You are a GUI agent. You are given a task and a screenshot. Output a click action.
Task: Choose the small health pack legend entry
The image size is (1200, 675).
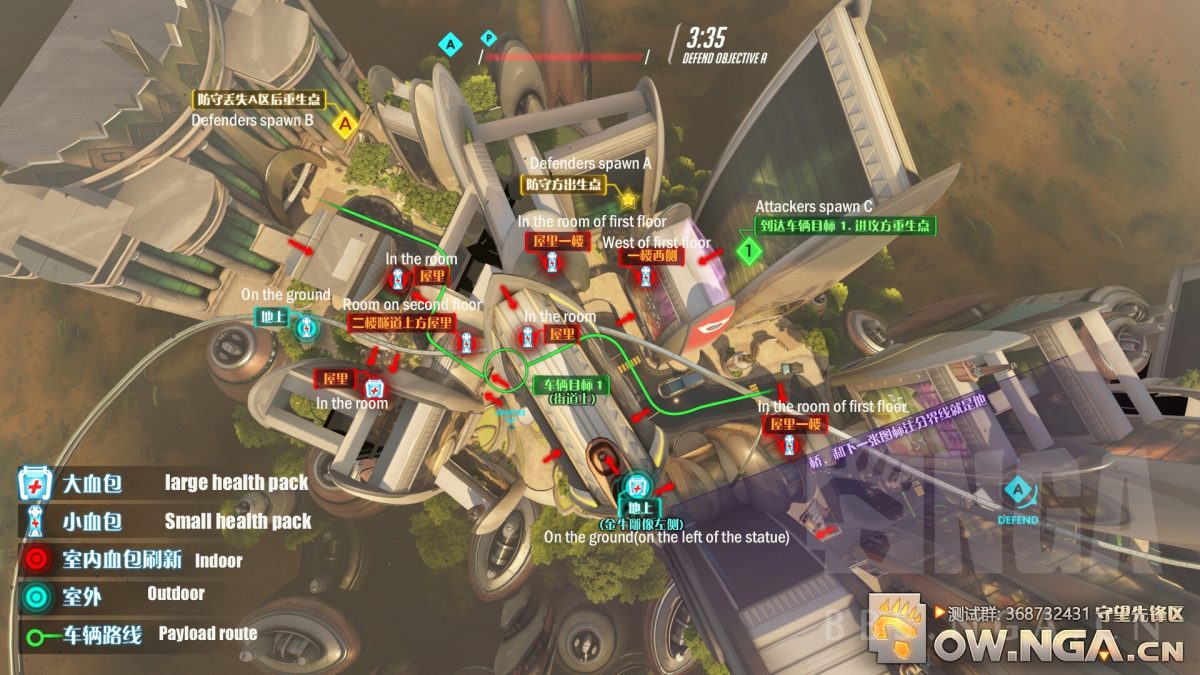click(36, 521)
